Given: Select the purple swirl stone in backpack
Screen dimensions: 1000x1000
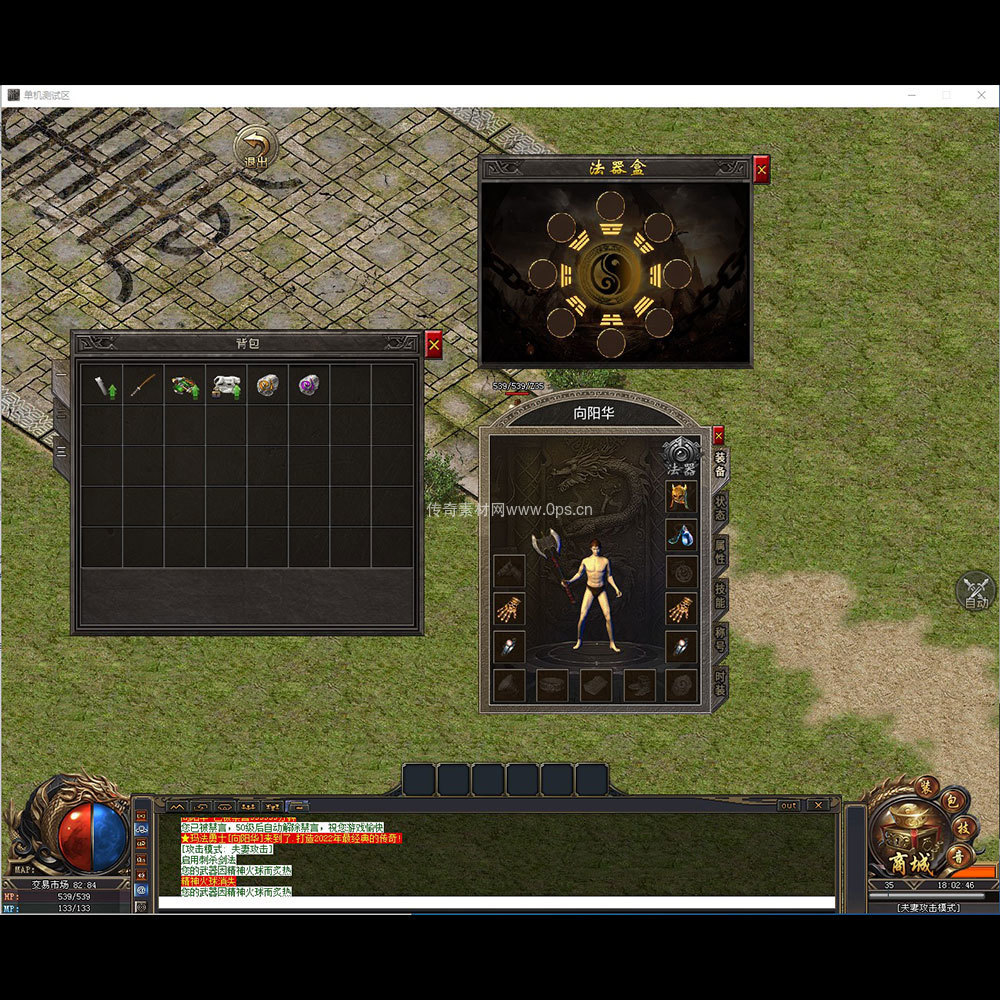Looking at the screenshot, I should click(x=309, y=386).
